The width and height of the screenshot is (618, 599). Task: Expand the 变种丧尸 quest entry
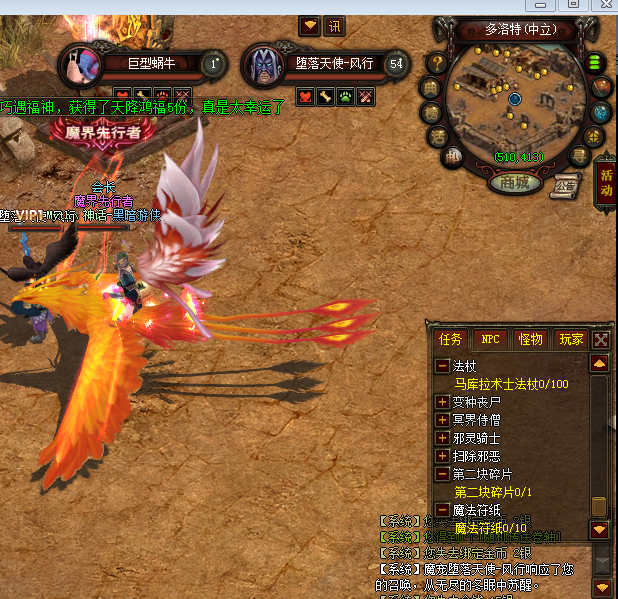pyautogui.click(x=442, y=402)
